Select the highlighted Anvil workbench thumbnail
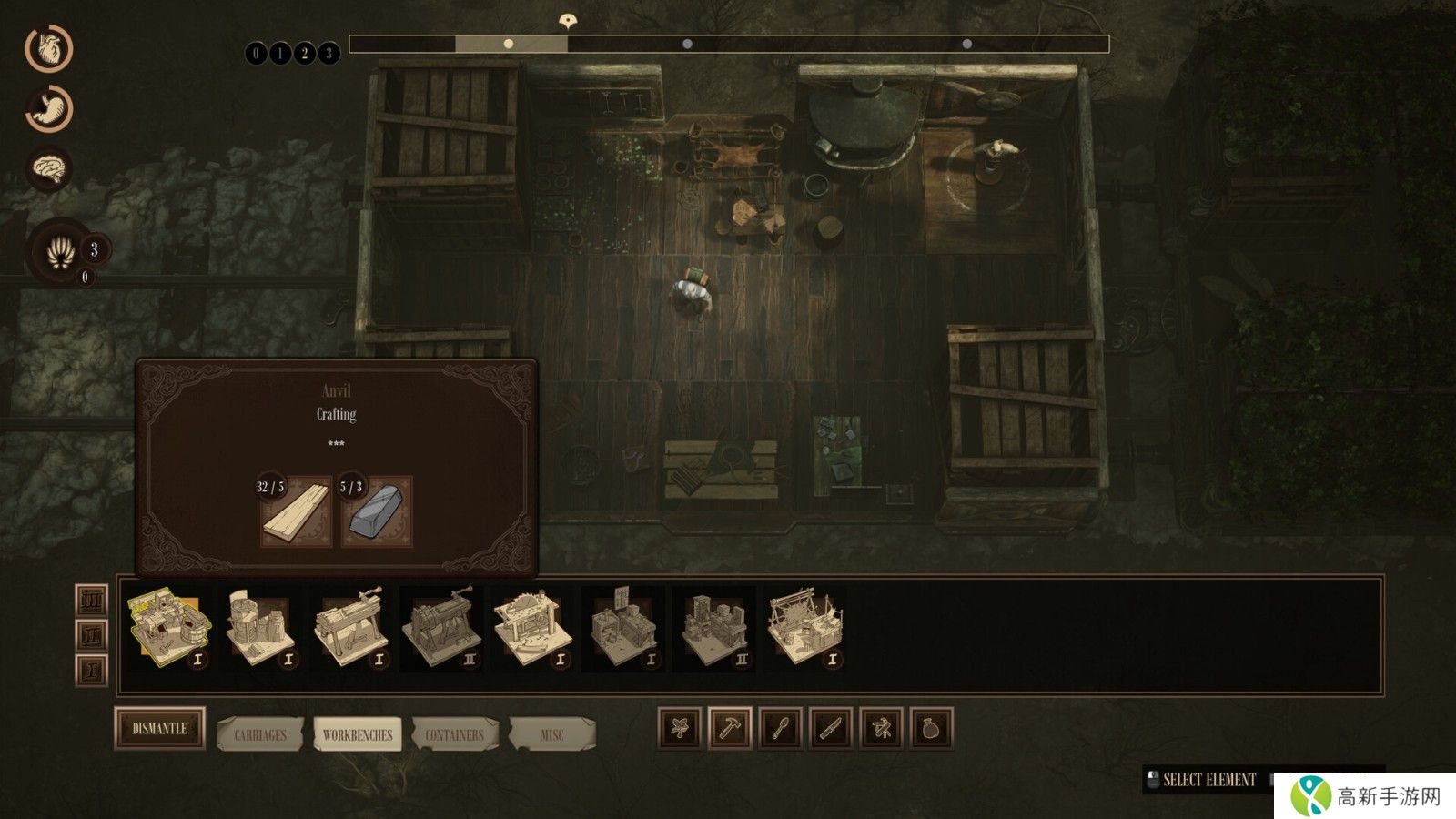The width and height of the screenshot is (1456, 819). pos(168,629)
